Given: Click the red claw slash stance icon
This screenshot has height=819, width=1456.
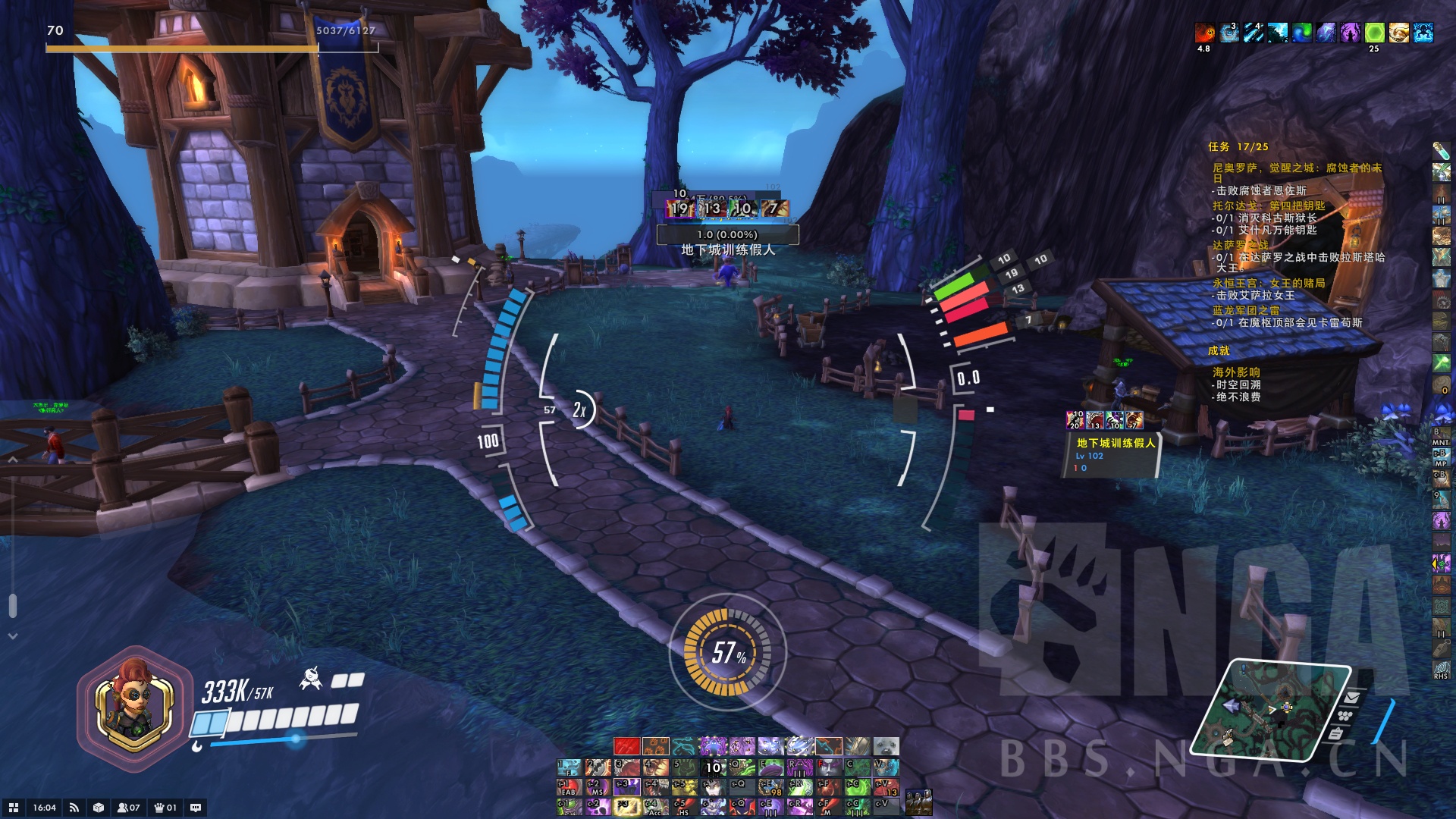Looking at the screenshot, I should [626, 746].
